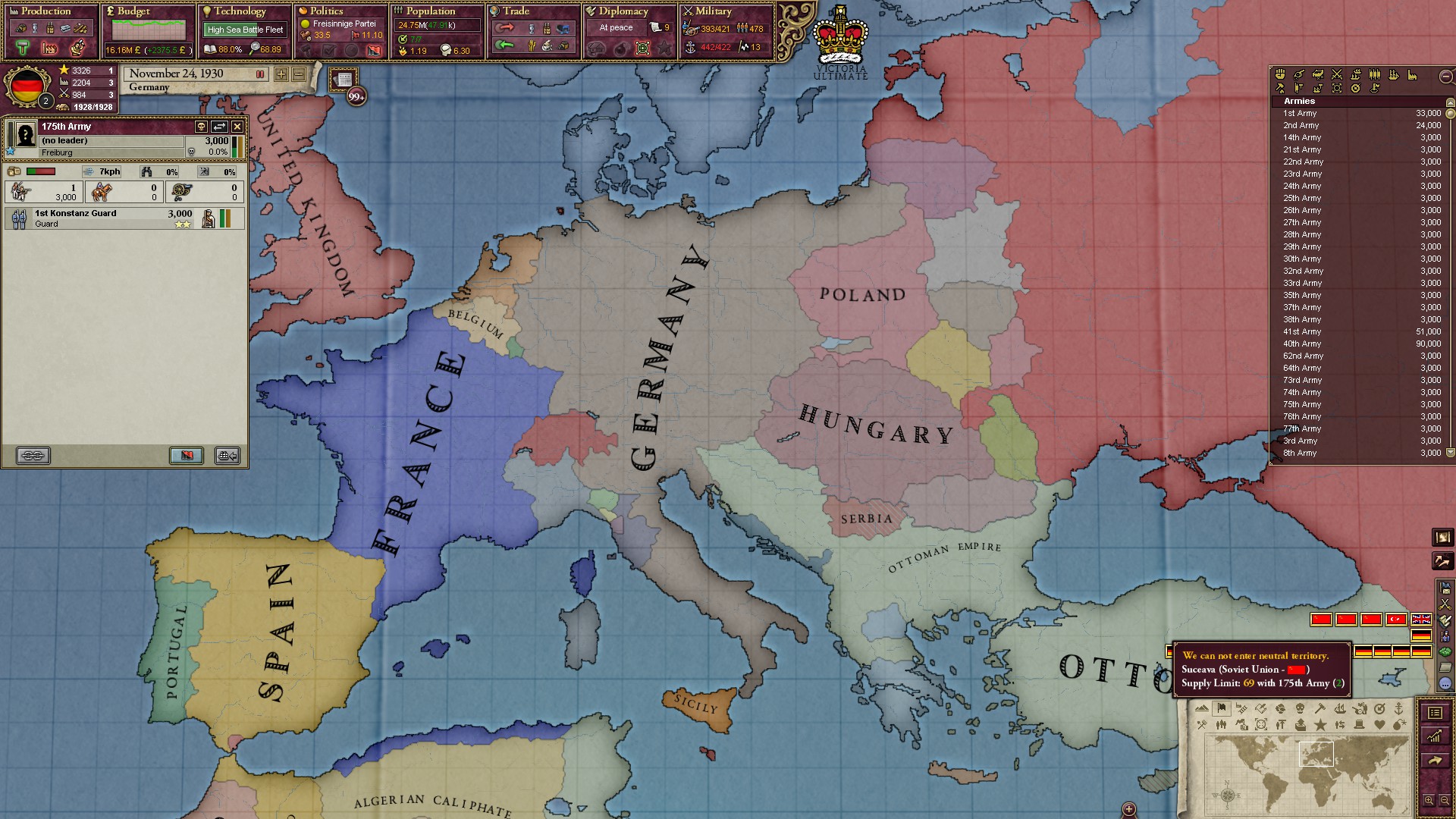Expand the message settings flag icon
The height and width of the screenshot is (819, 1456).
tap(1445, 588)
